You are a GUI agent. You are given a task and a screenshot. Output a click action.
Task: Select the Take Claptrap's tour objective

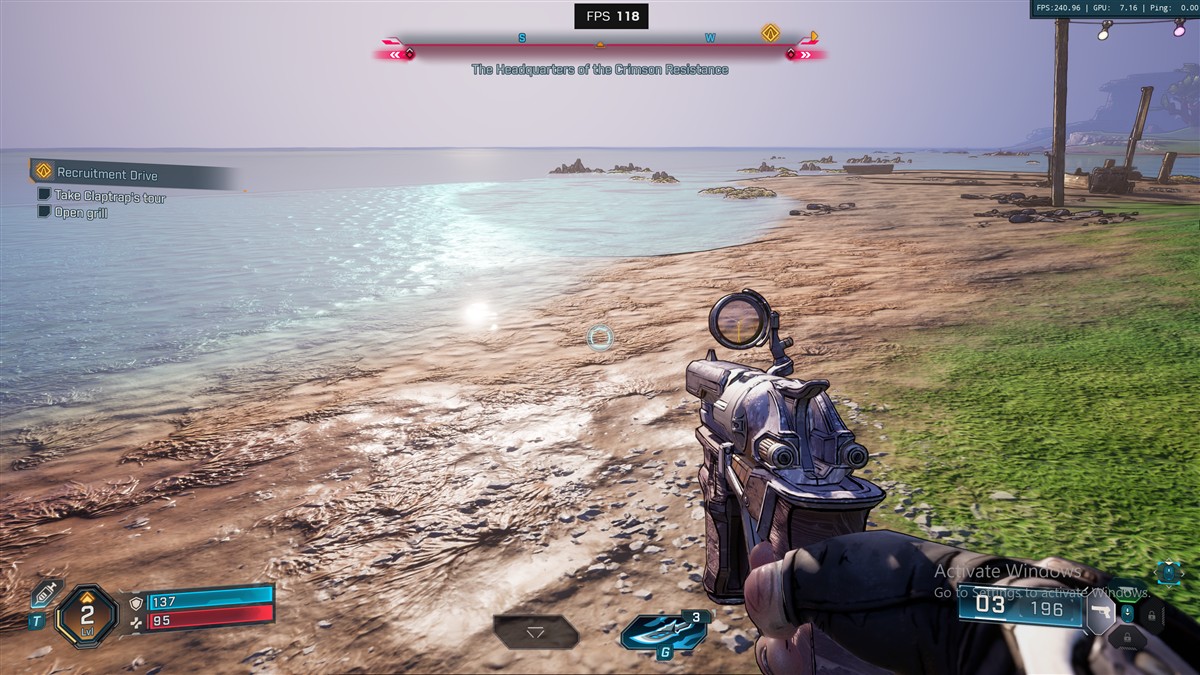(x=110, y=197)
